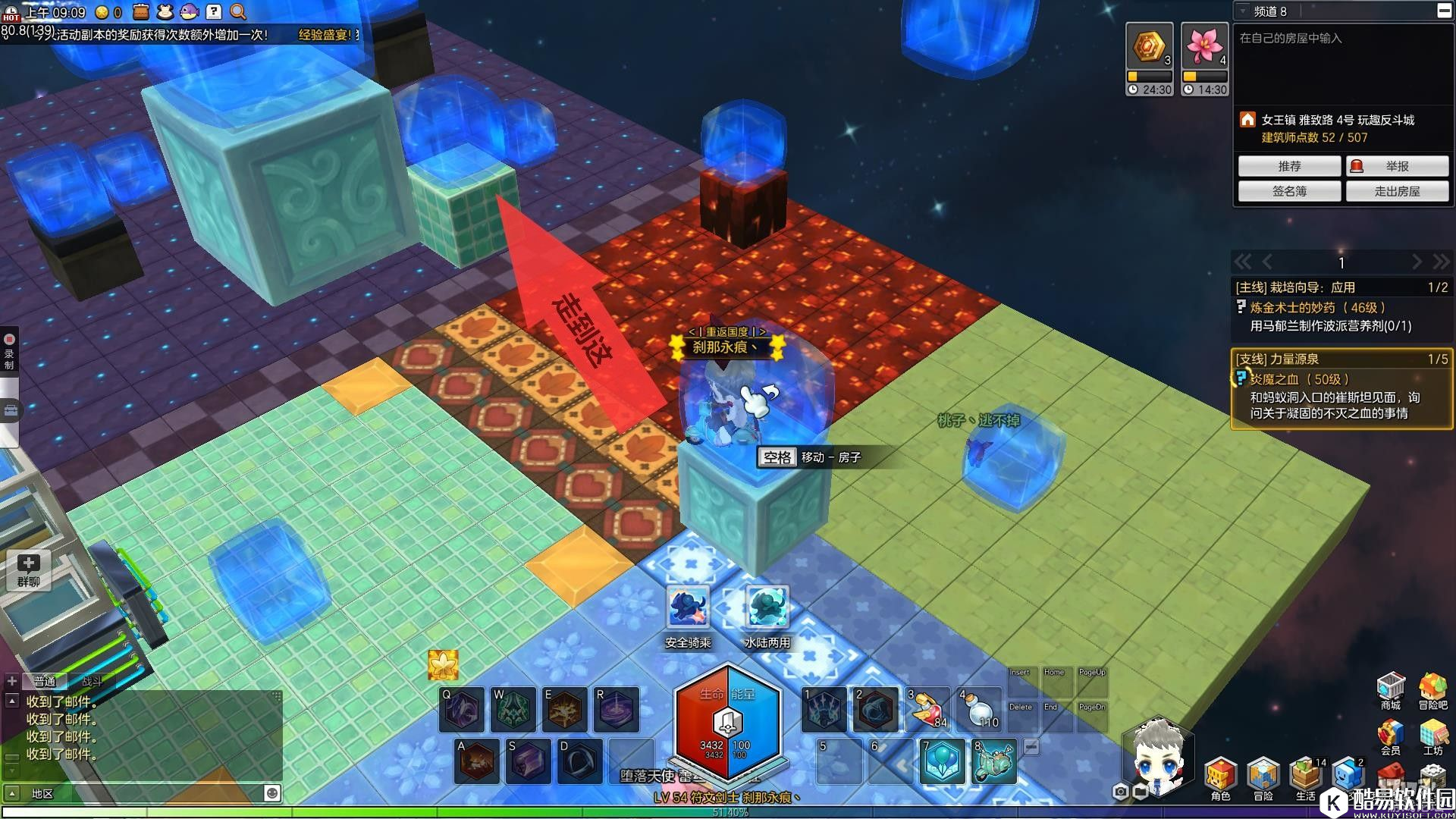
Task: Open the 冒险吧 mushroom house icon
Action: 1432,689
